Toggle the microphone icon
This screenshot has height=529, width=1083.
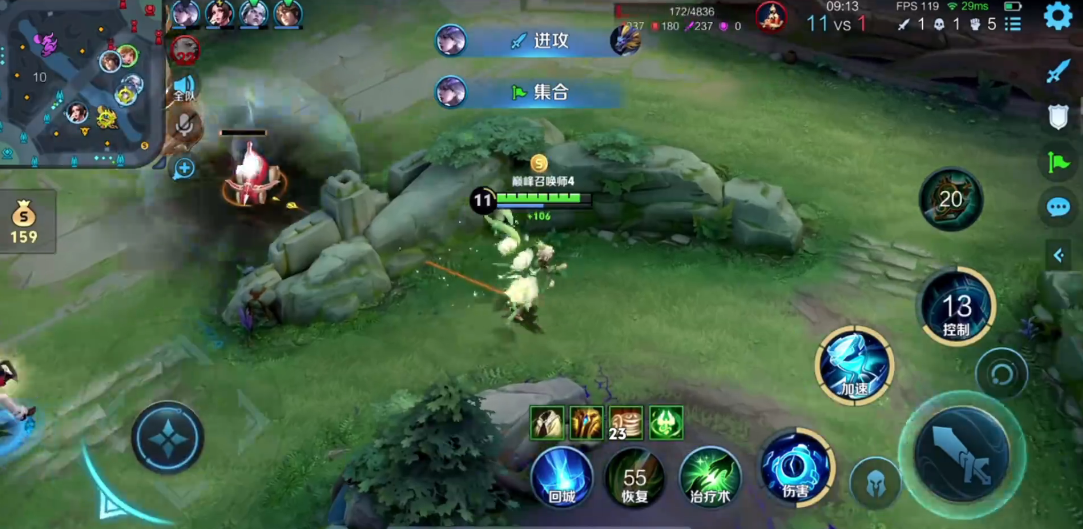point(184,124)
